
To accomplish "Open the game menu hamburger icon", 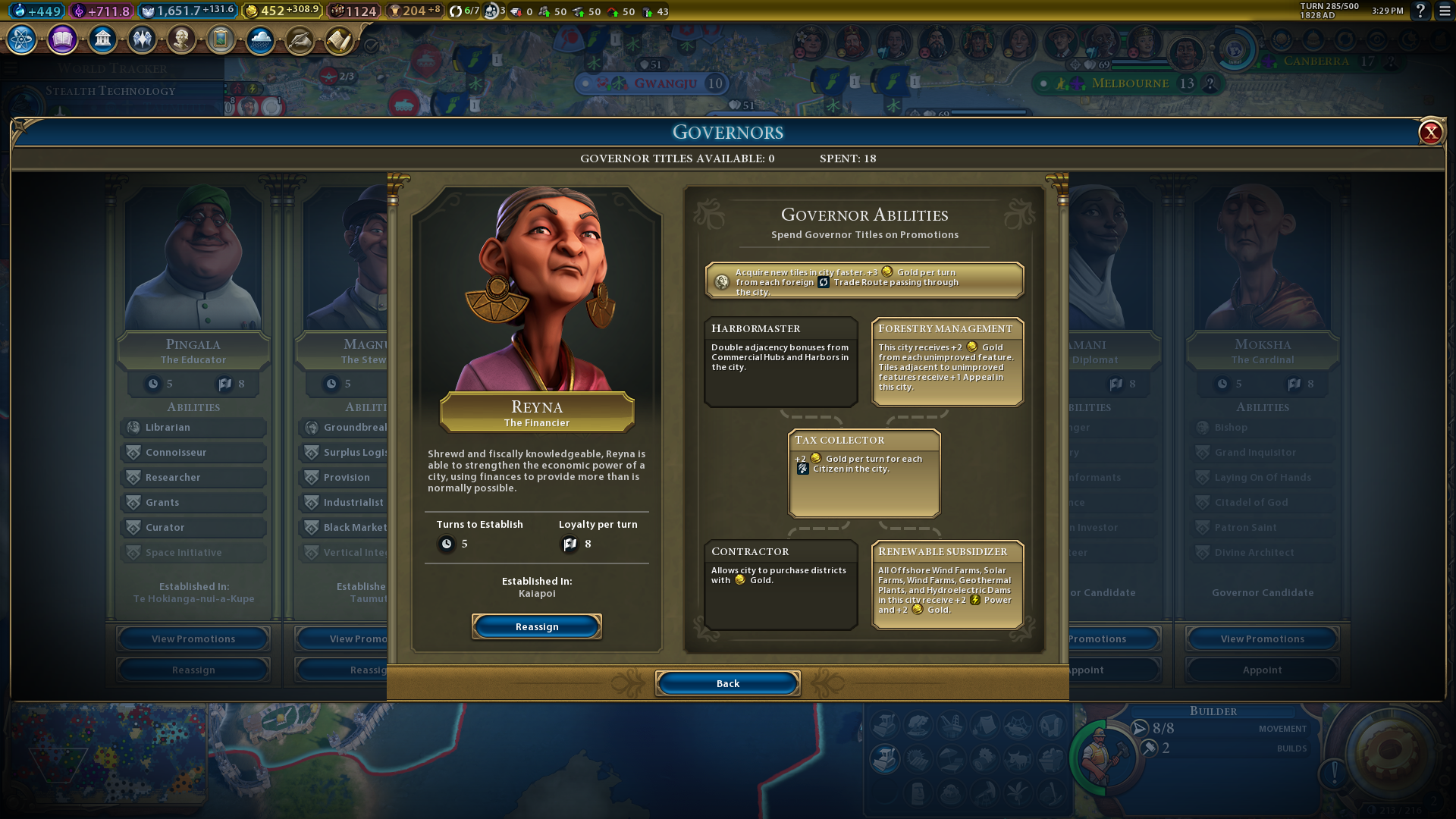I will pyautogui.click(x=1445, y=11).
